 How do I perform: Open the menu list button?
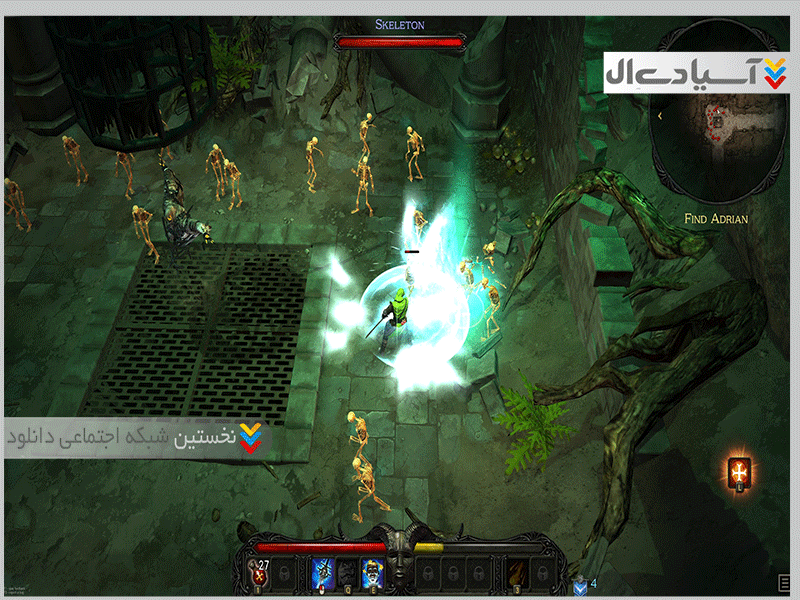[x=785, y=583]
